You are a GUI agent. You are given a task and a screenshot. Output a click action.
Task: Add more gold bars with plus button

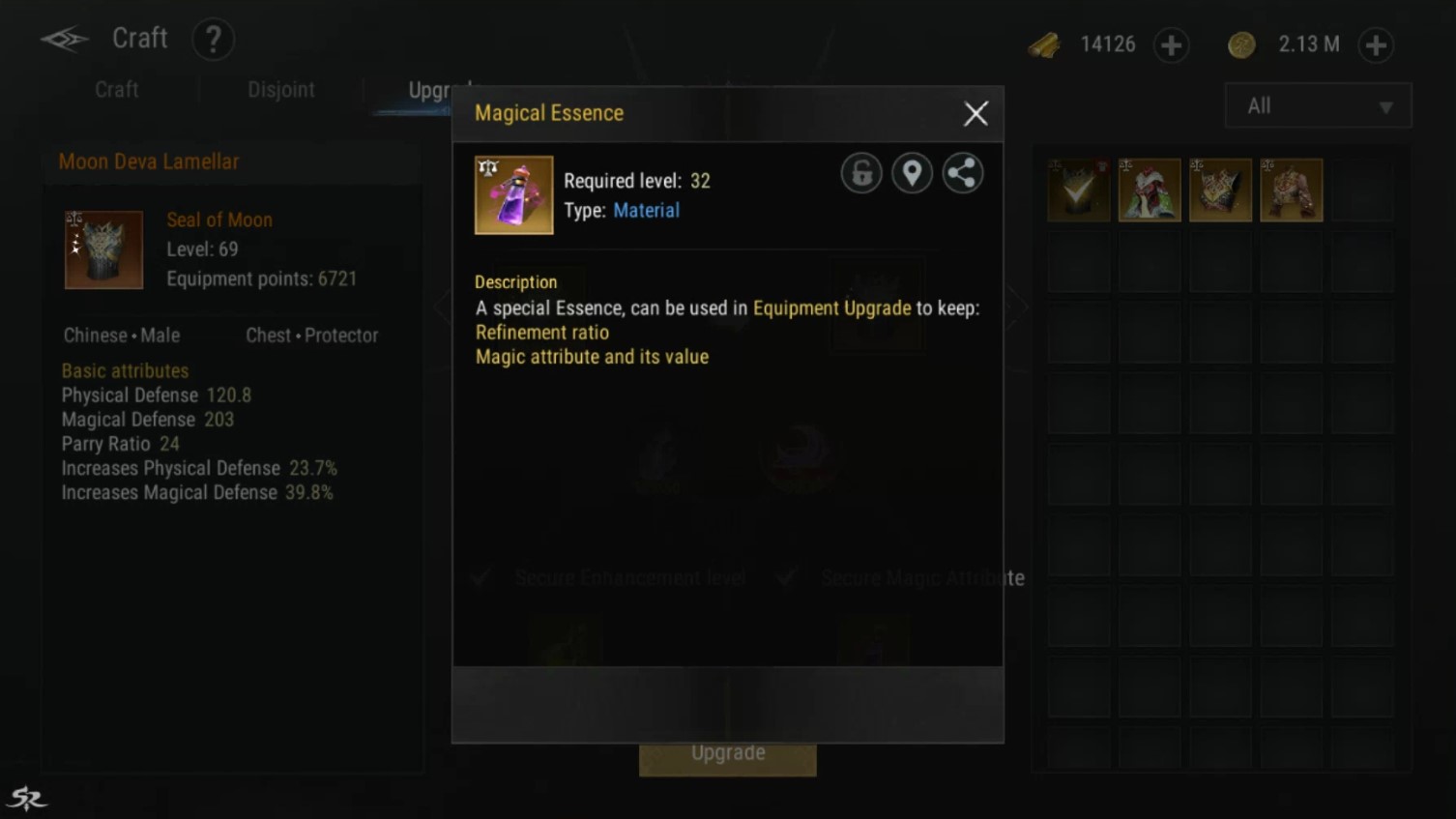coord(1171,45)
